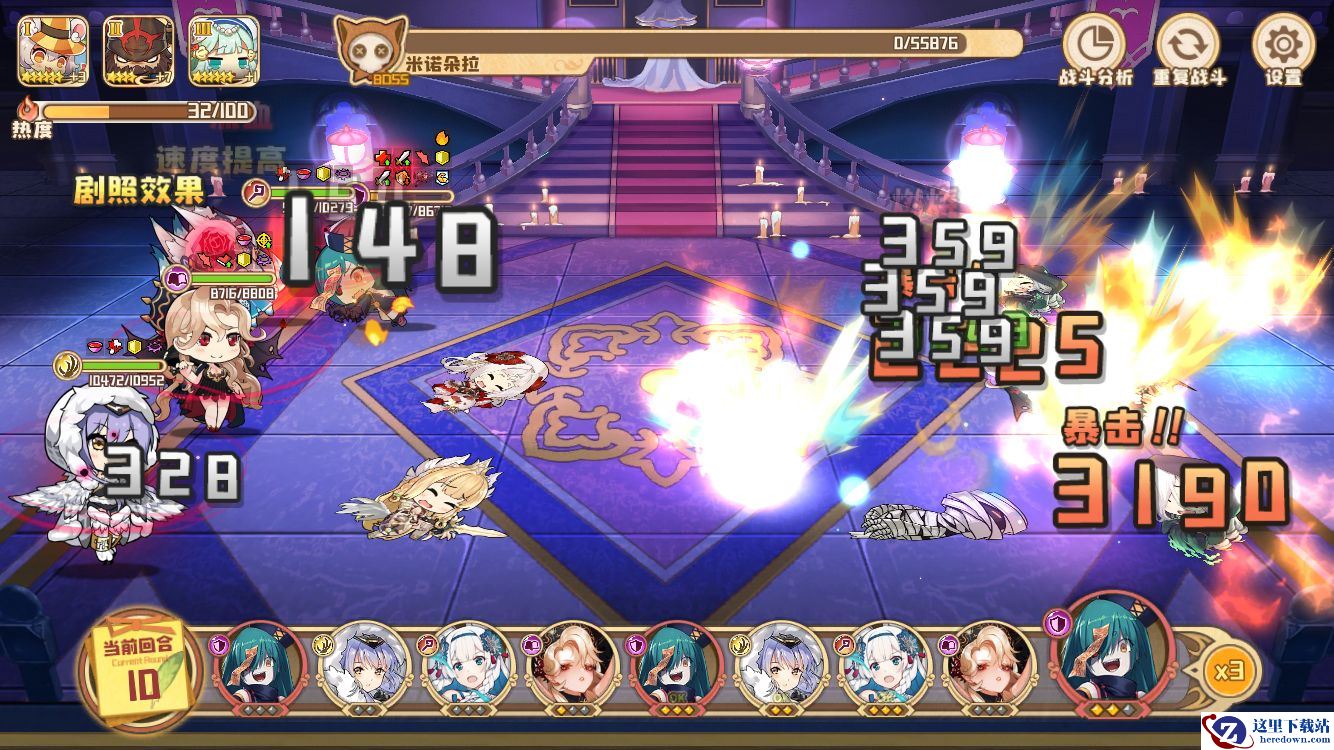Select the dark masked character portrait marked II

point(139,51)
